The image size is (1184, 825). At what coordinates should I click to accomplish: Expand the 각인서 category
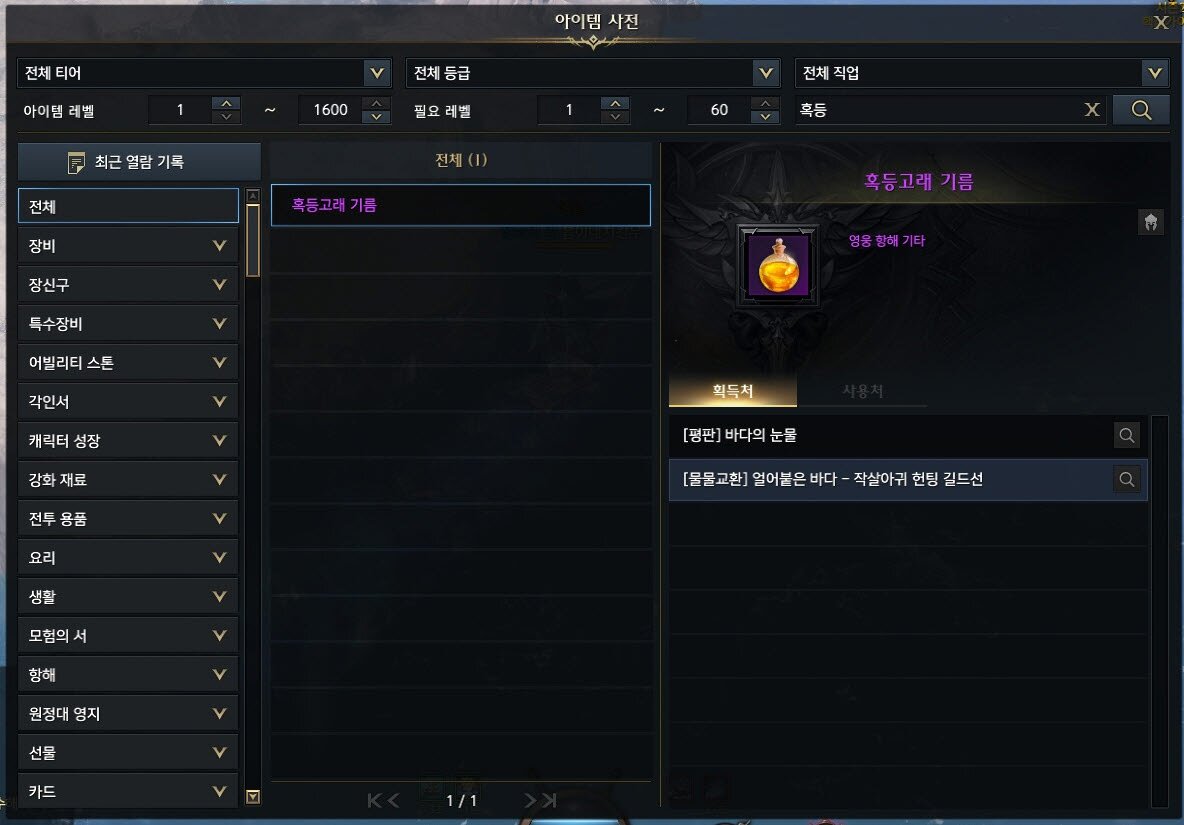128,402
